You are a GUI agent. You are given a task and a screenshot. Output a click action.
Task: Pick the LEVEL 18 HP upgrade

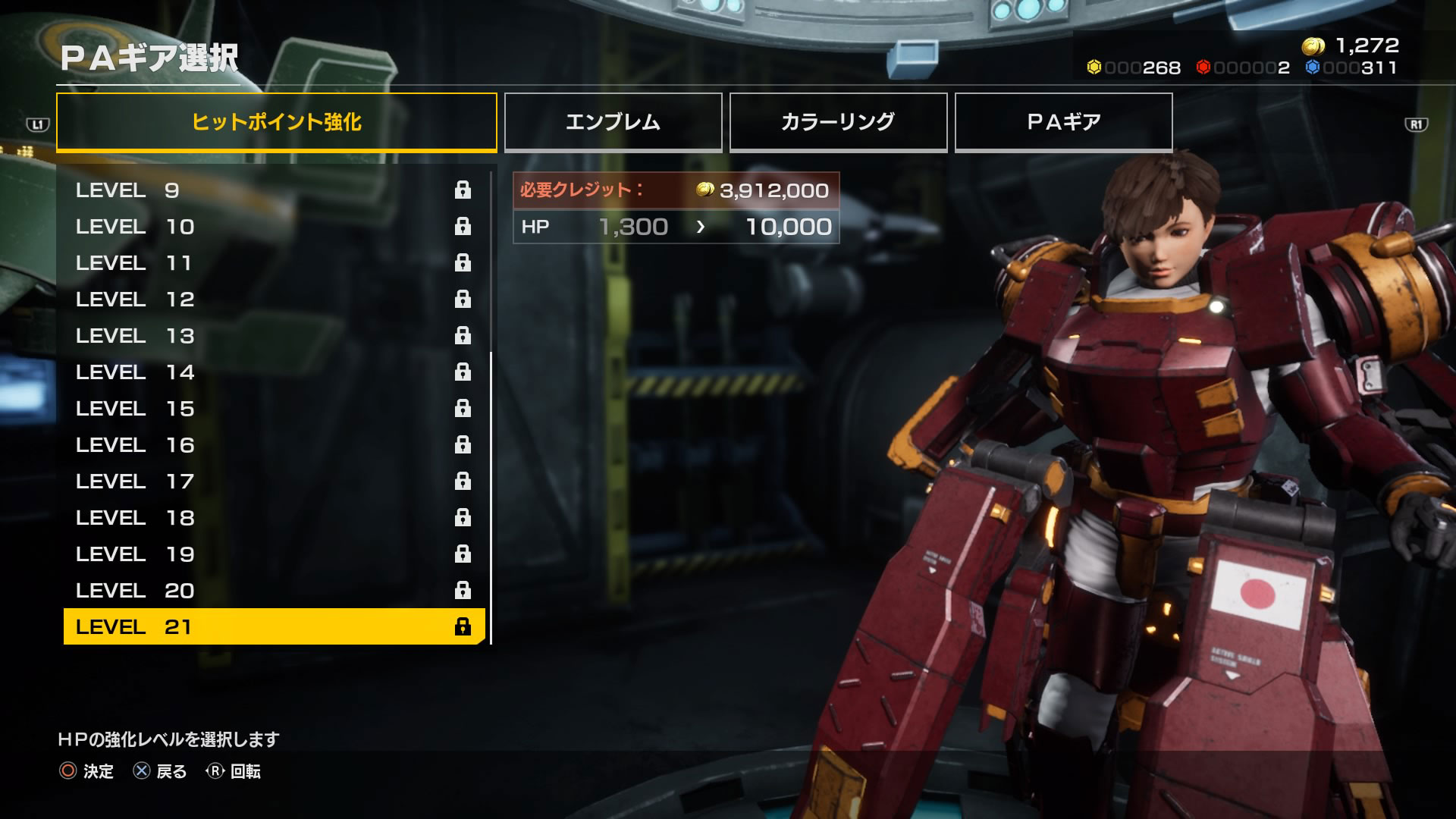point(273,518)
